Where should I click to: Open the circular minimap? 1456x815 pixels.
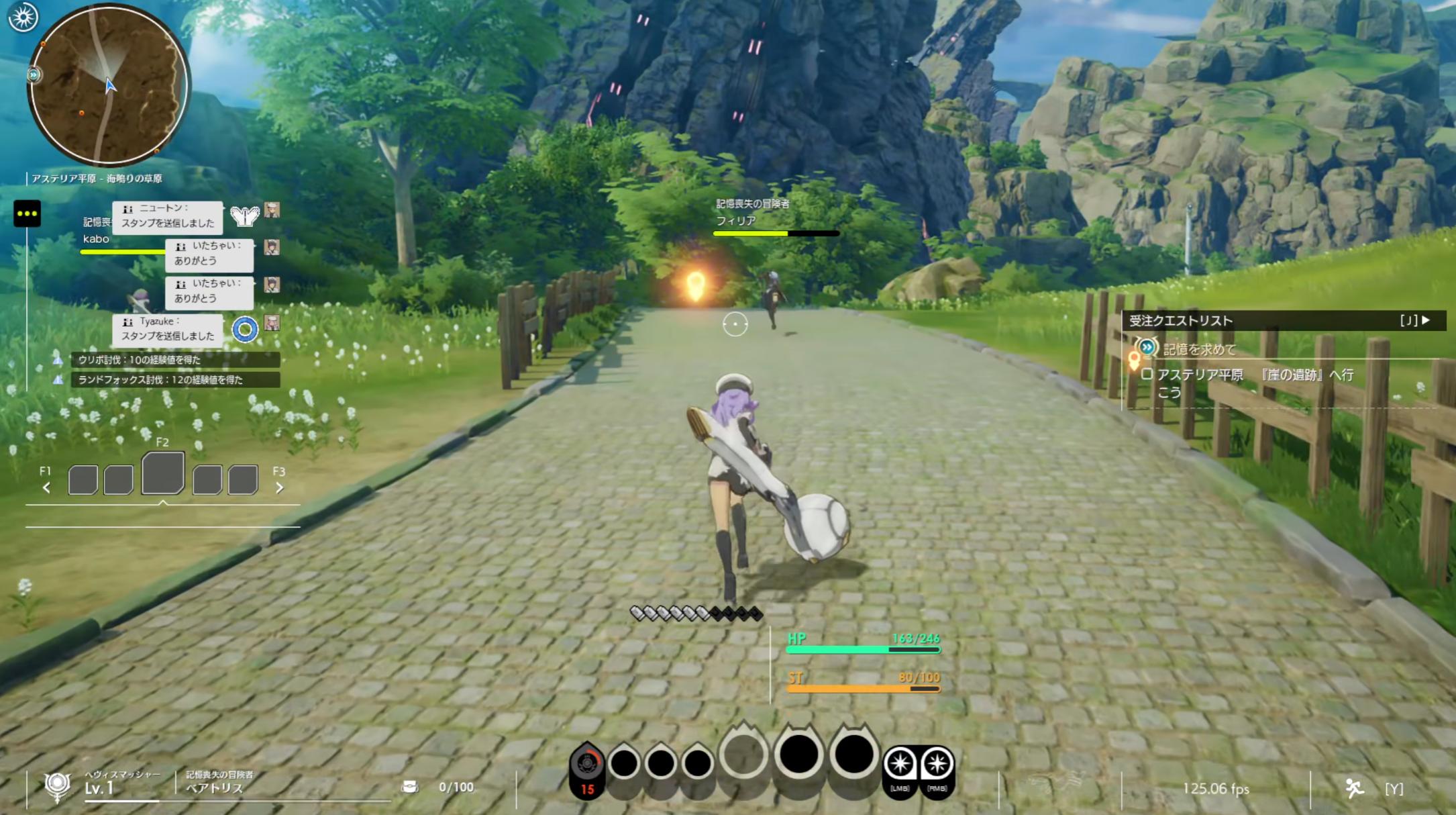[x=108, y=85]
